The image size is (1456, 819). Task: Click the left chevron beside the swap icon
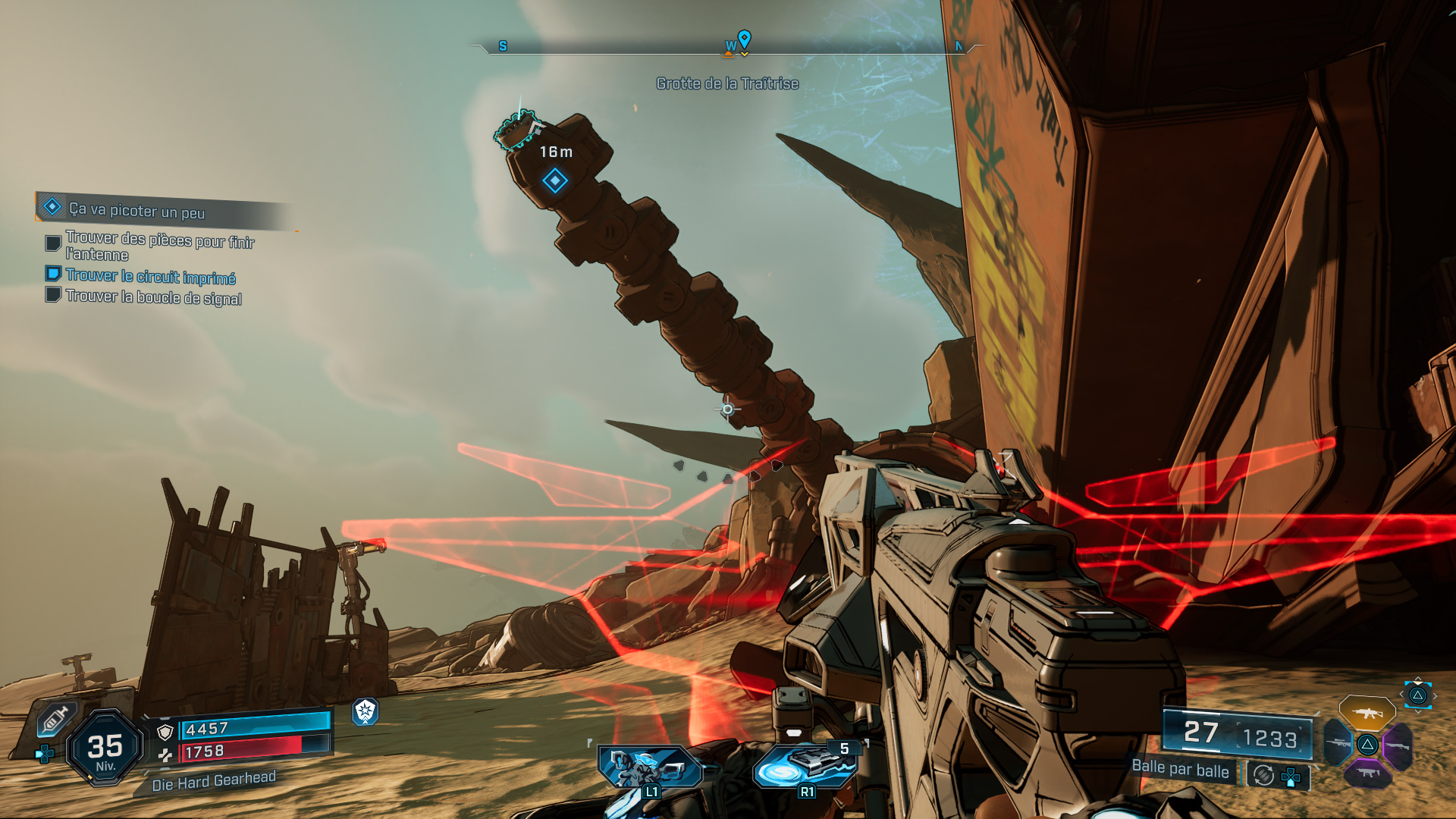[1401, 694]
